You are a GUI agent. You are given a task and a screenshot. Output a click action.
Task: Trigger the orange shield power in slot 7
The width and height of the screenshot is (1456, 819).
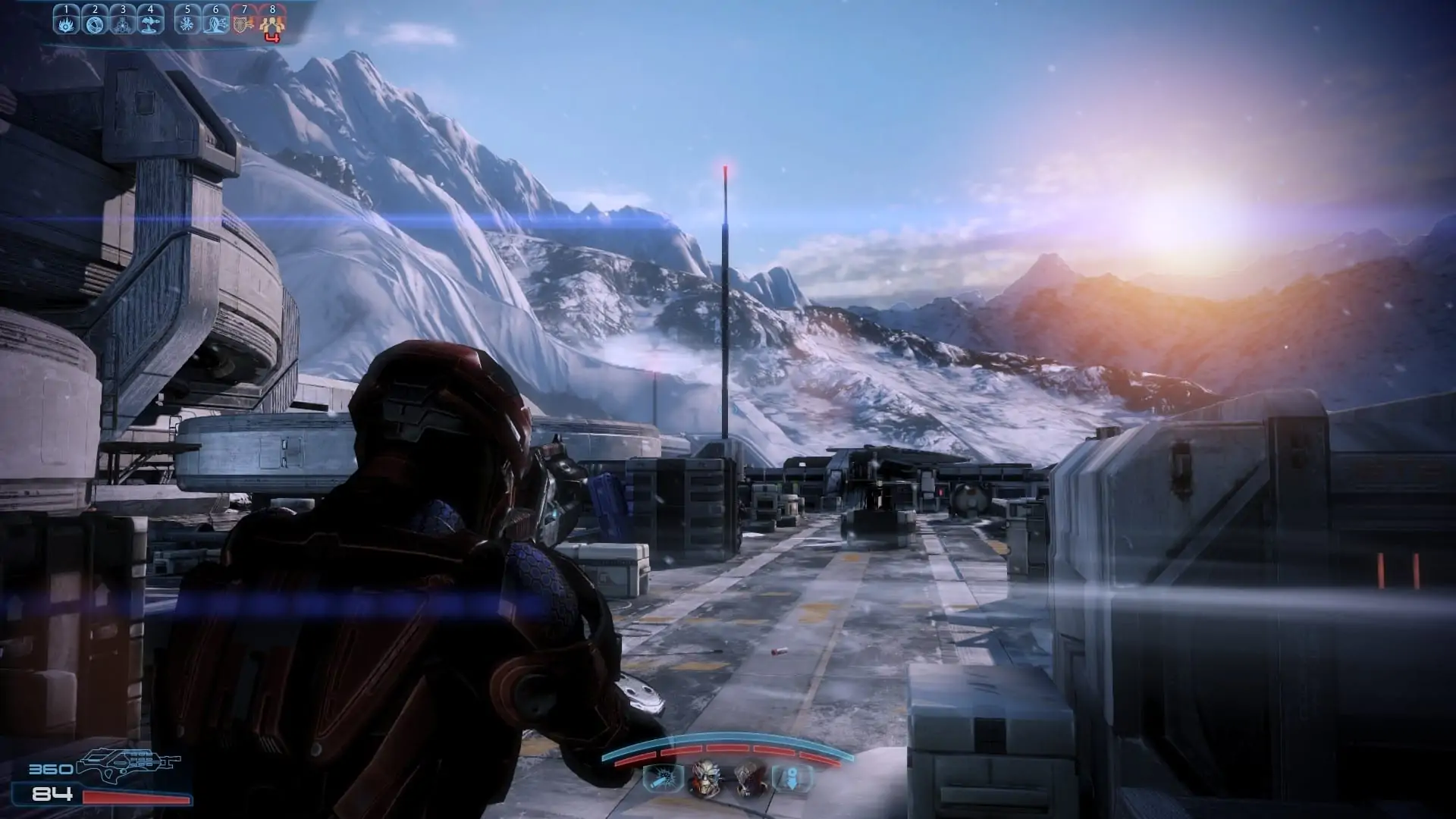click(x=243, y=24)
